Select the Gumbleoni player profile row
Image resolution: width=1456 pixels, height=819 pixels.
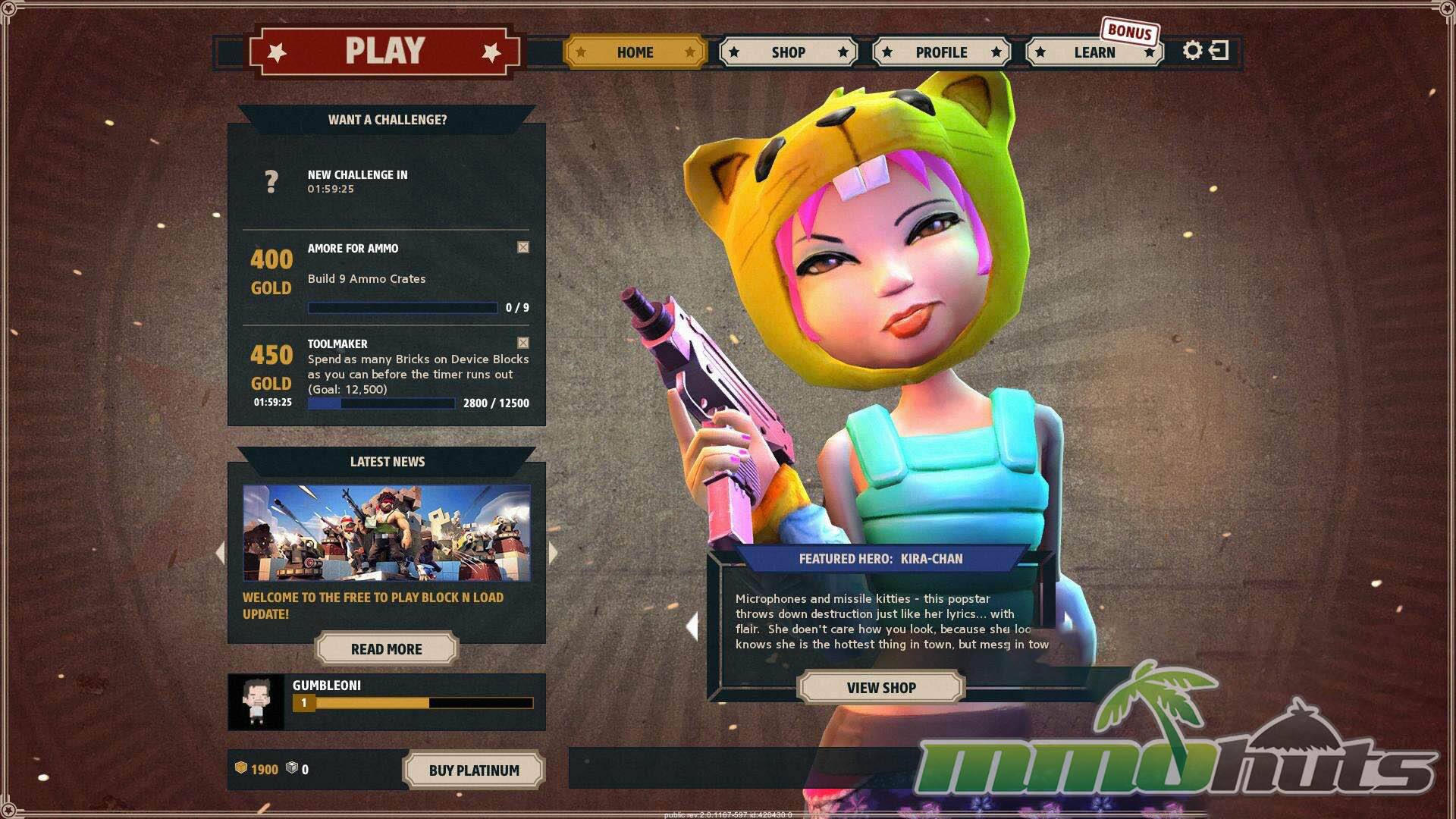point(386,701)
